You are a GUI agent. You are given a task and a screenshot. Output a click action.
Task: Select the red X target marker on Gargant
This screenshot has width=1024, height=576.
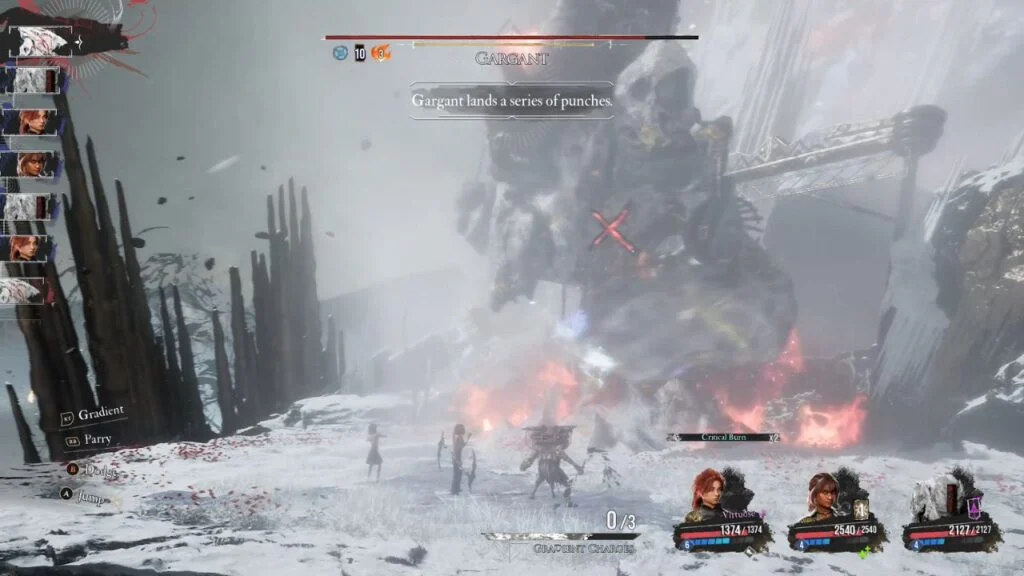coord(612,231)
